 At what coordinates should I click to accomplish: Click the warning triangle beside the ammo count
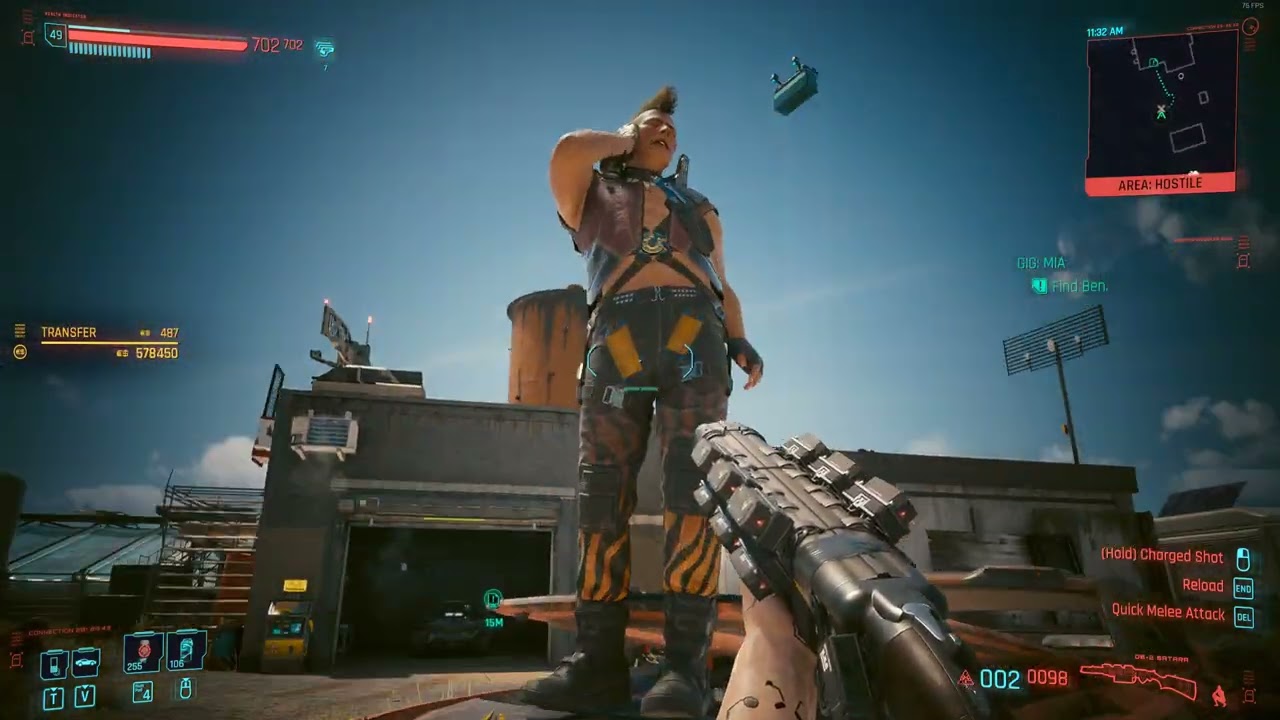click(966, 676)
